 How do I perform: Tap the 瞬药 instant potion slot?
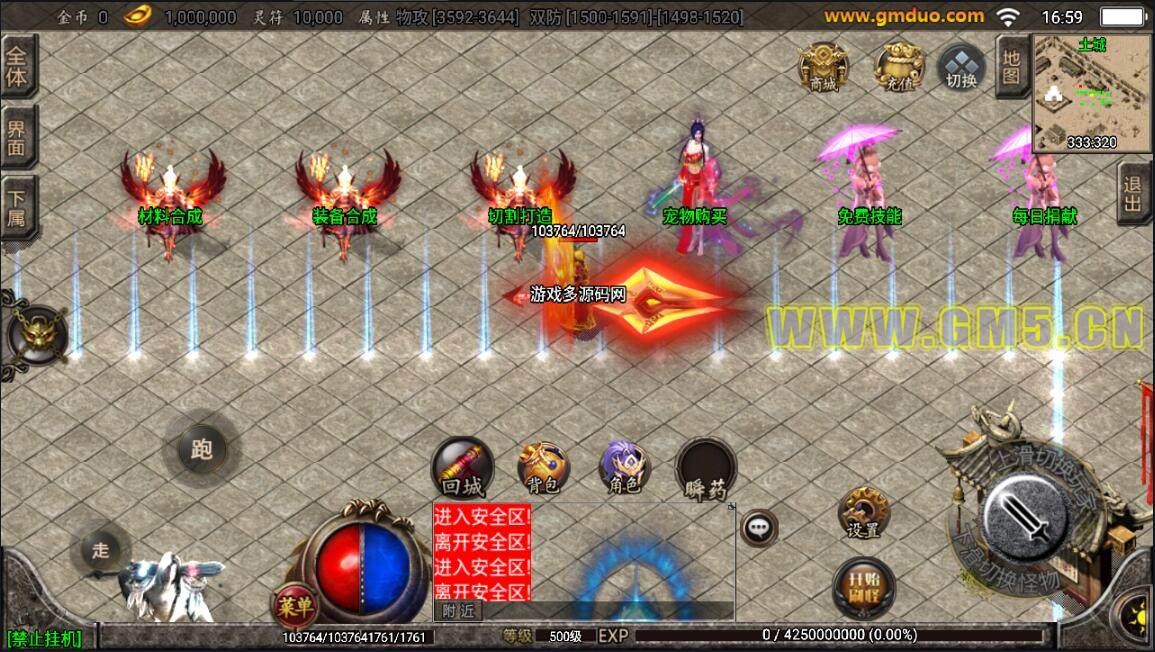tap(706, 468)
